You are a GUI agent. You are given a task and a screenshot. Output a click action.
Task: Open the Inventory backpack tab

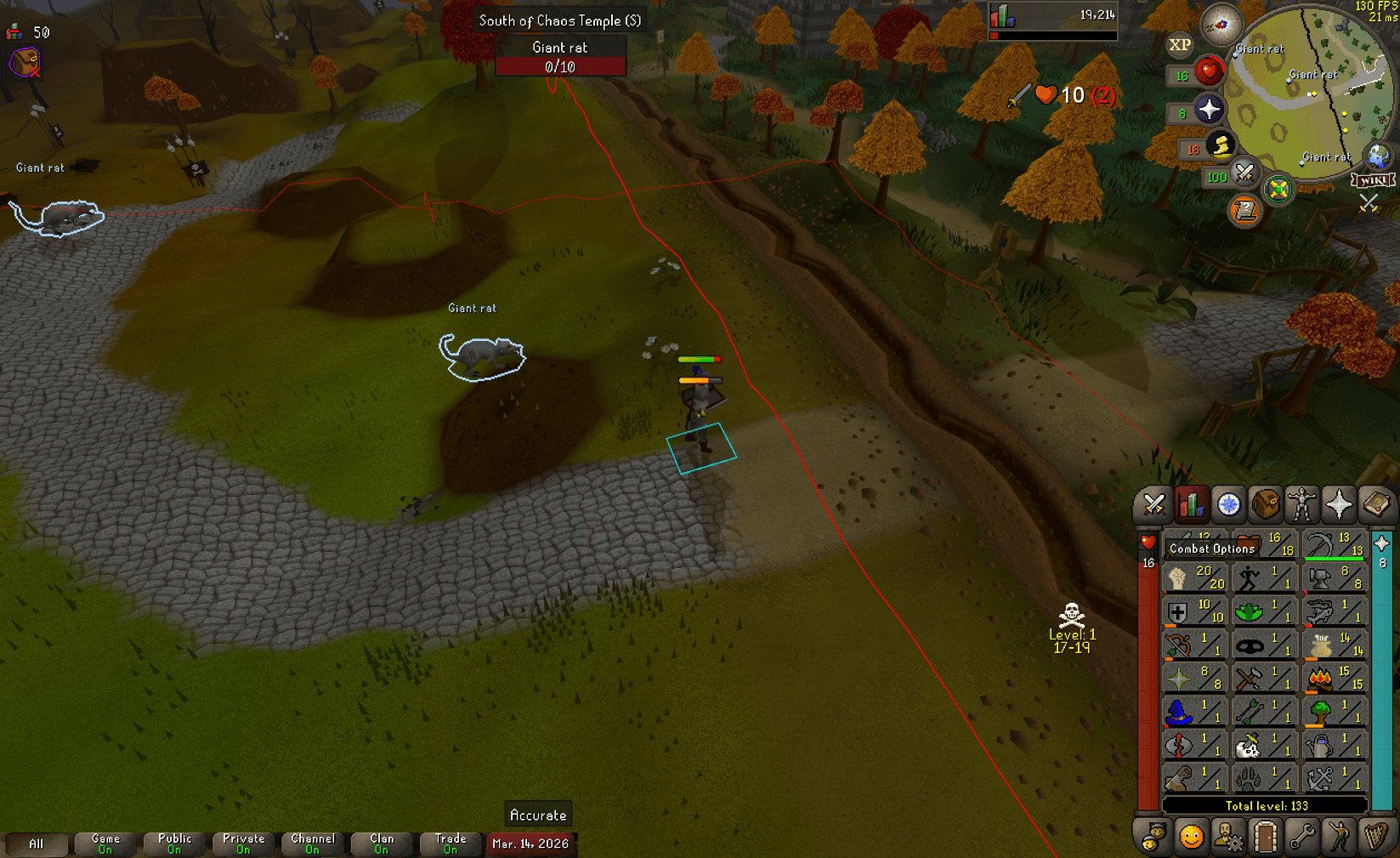coord(1267,504)
